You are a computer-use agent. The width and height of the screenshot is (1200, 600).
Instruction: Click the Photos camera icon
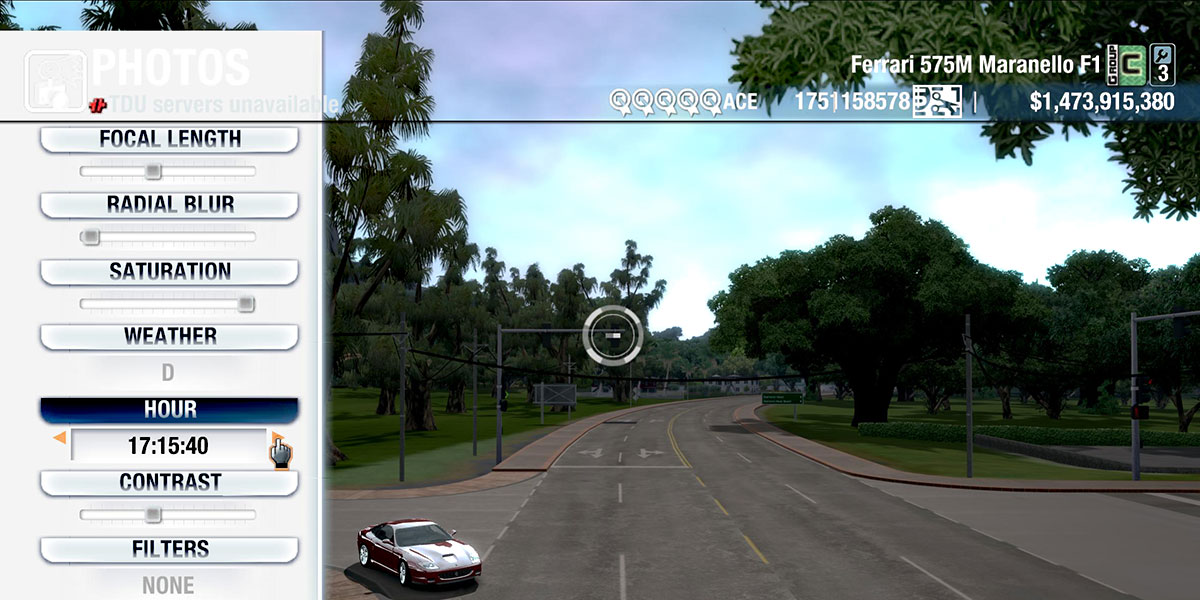pos(55,81)
